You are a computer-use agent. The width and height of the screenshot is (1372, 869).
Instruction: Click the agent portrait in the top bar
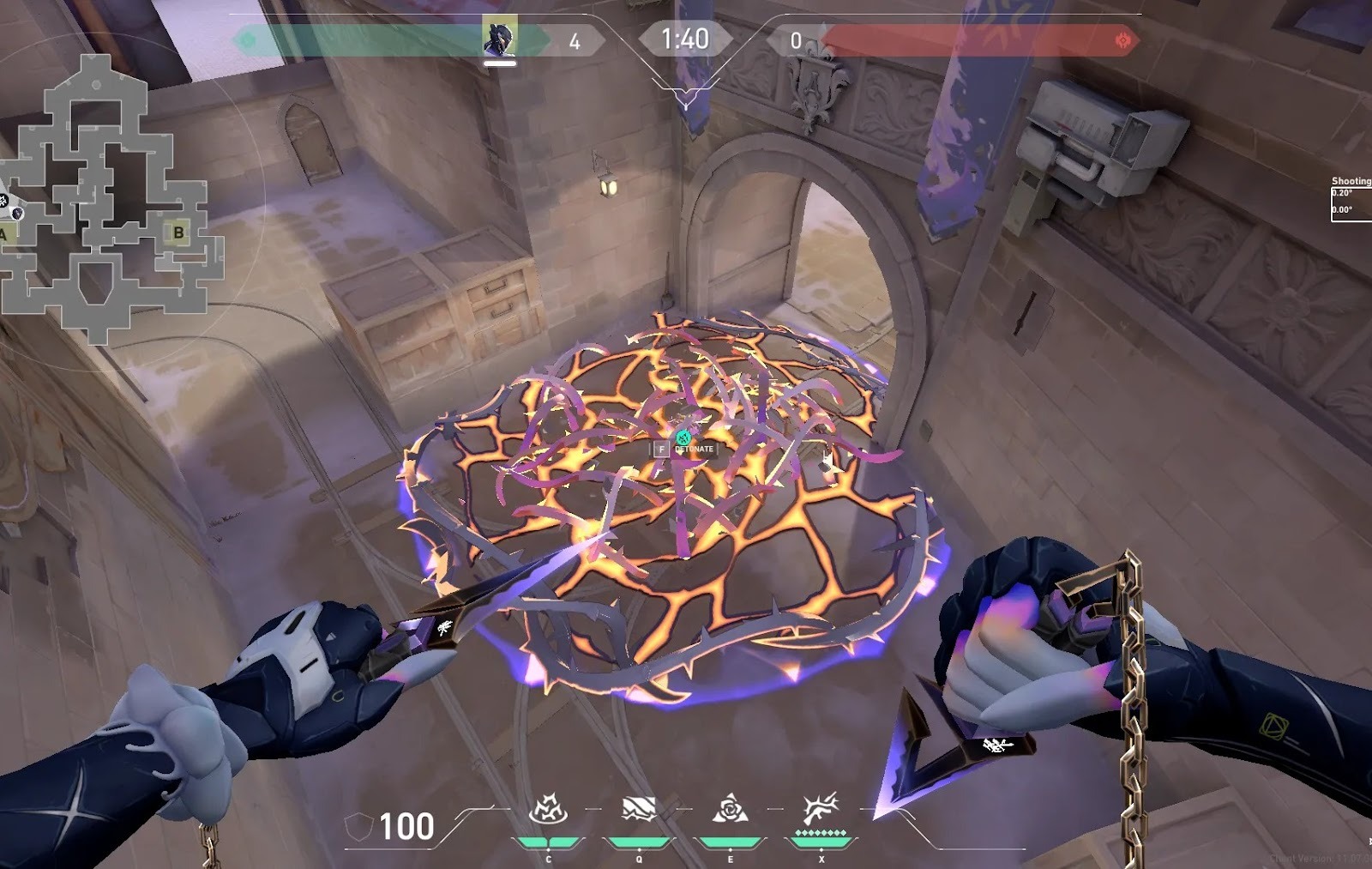(499, 38)
